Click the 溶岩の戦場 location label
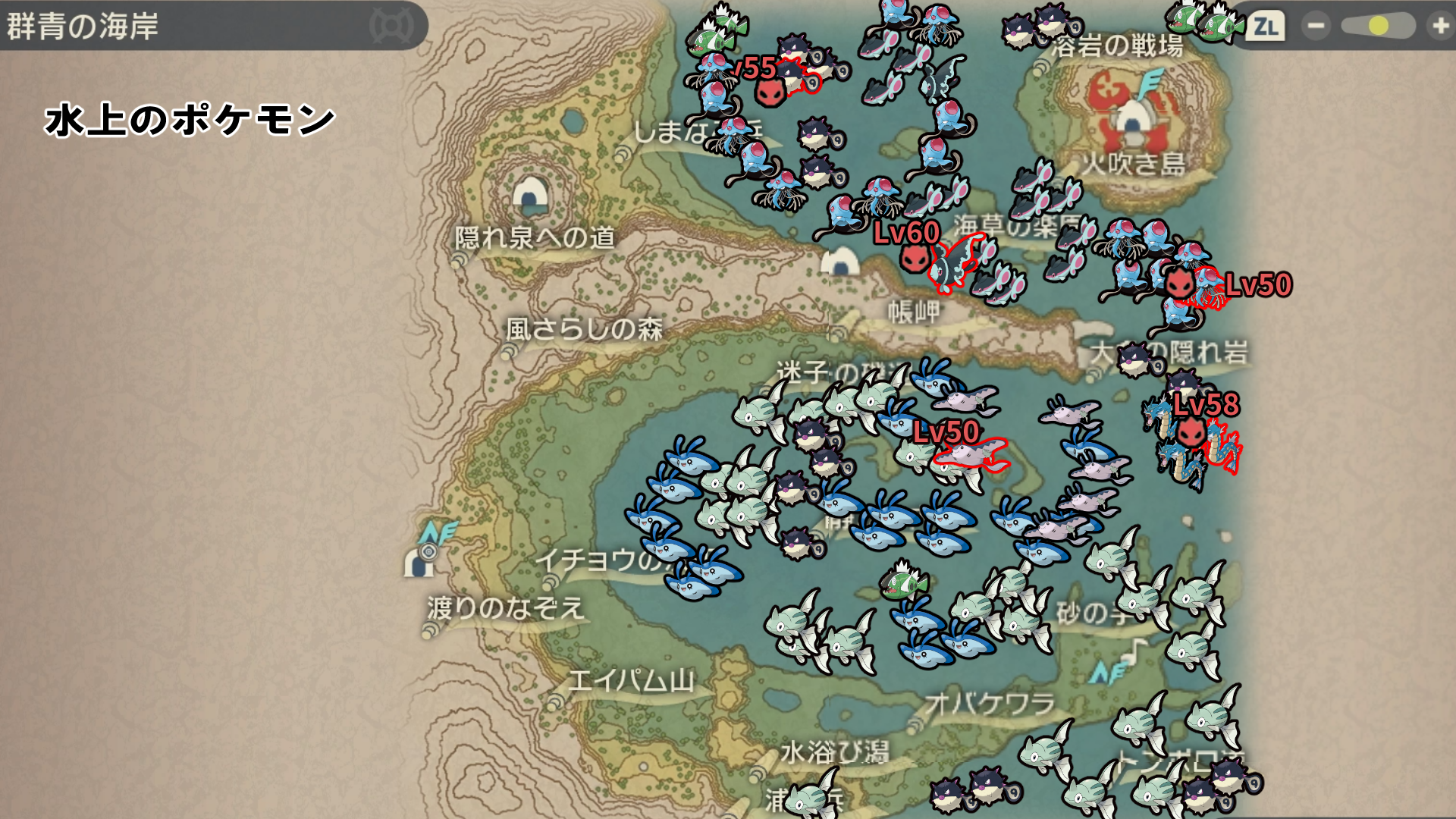 point(1117,47)
